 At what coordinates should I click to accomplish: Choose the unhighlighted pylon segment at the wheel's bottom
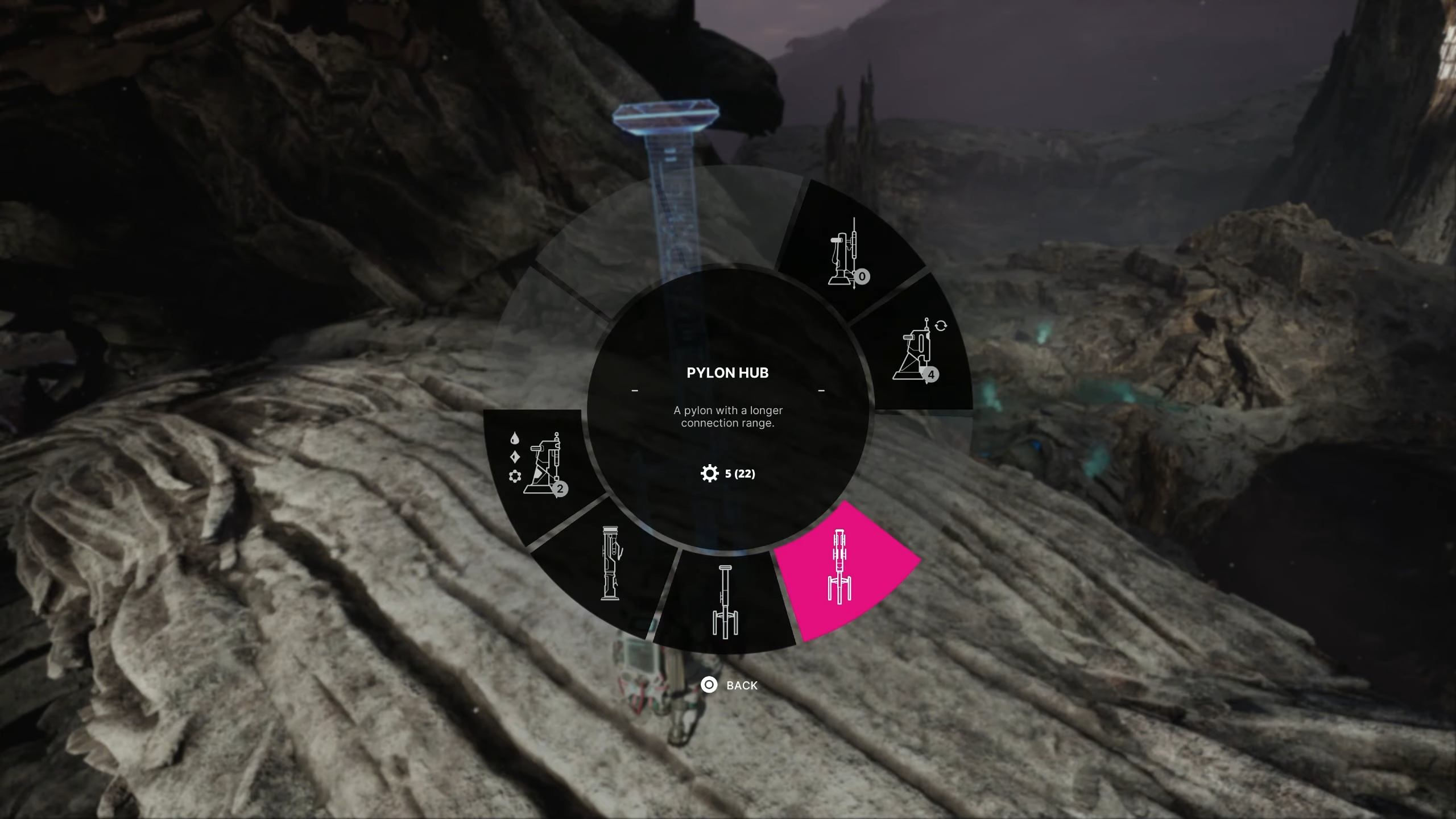[725, 602]
